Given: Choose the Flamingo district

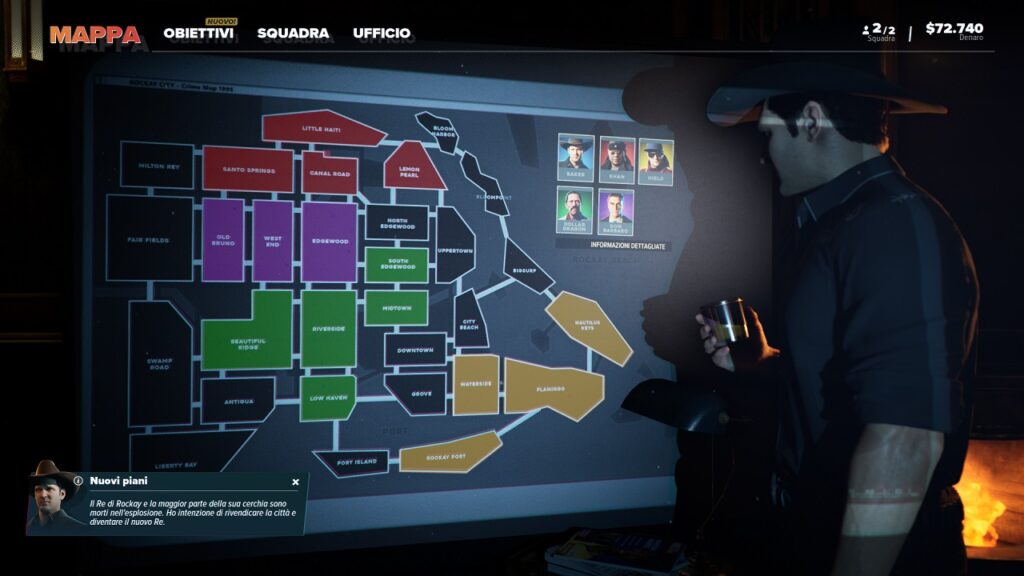Looking at the screenshot, I should [x=551, y=388].
